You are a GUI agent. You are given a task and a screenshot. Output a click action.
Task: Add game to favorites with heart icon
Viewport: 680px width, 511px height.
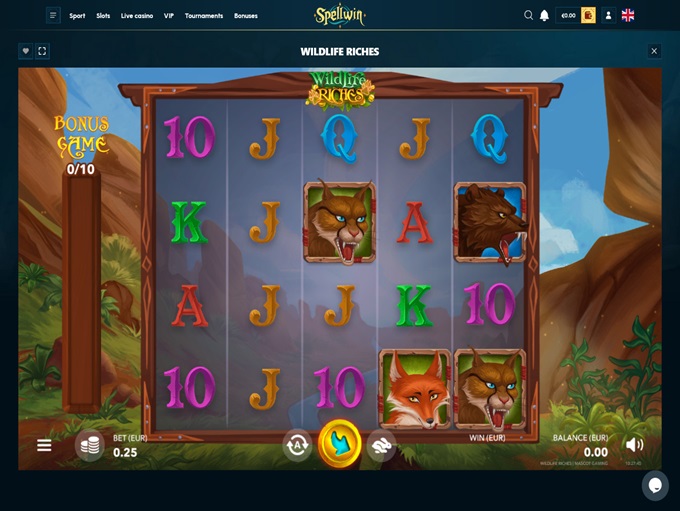(x=26, y=51)
